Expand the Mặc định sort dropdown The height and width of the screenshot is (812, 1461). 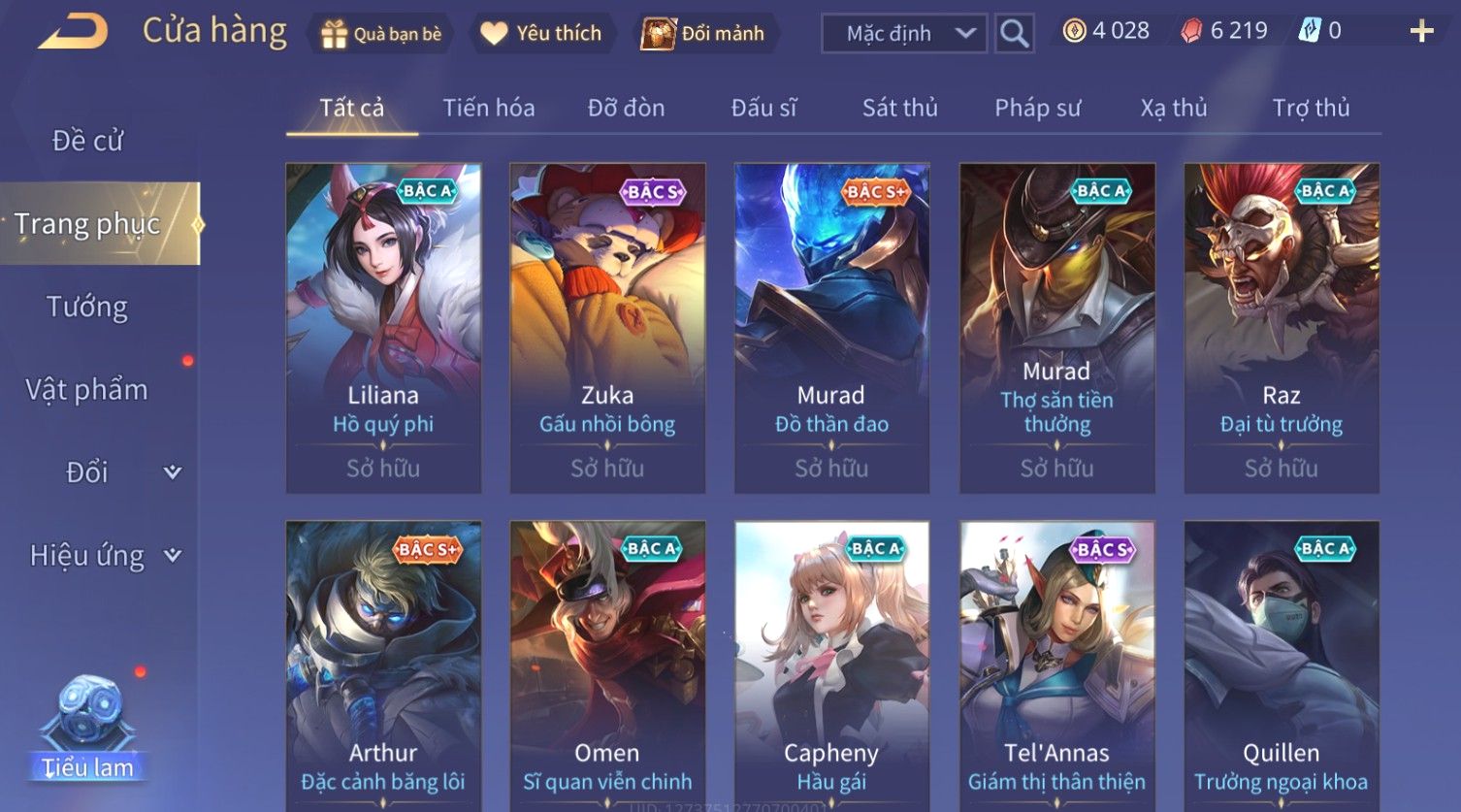pos(904,34)
